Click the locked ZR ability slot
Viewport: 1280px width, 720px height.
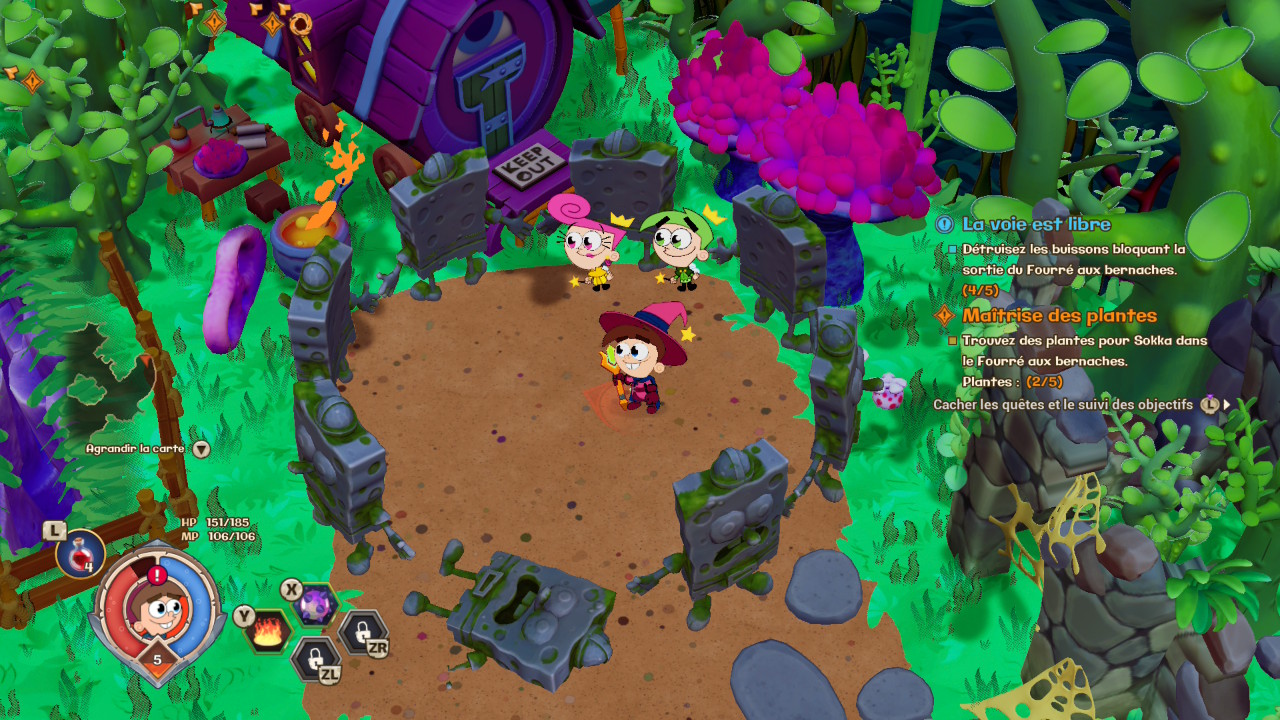coord(360,631)
